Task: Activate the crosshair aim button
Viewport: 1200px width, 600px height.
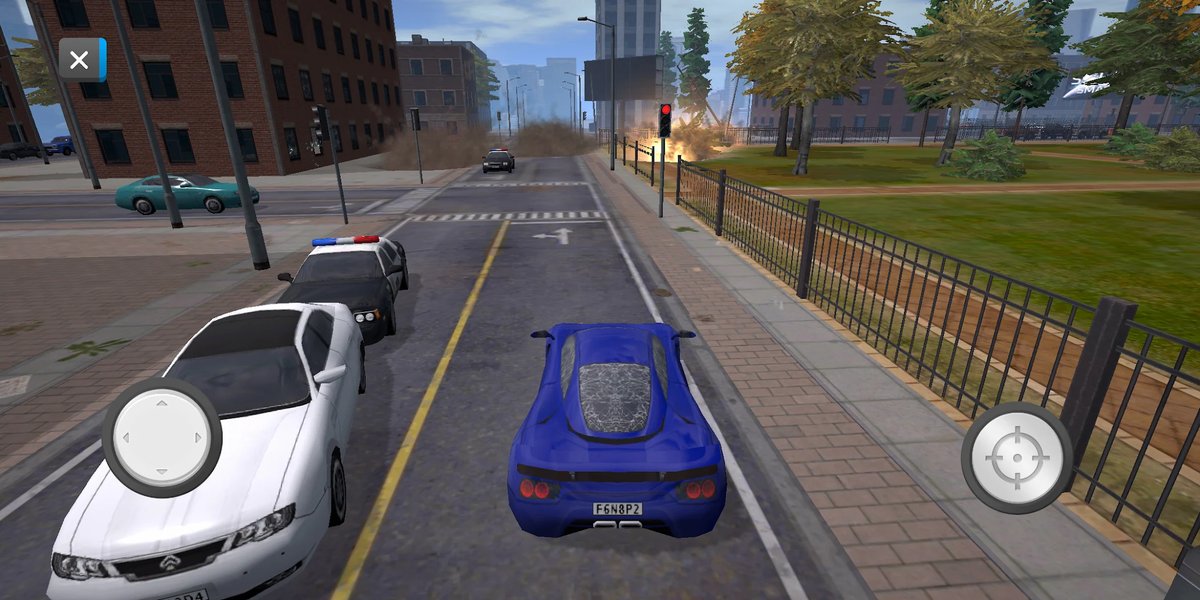Action: [x=1017, y=458]
